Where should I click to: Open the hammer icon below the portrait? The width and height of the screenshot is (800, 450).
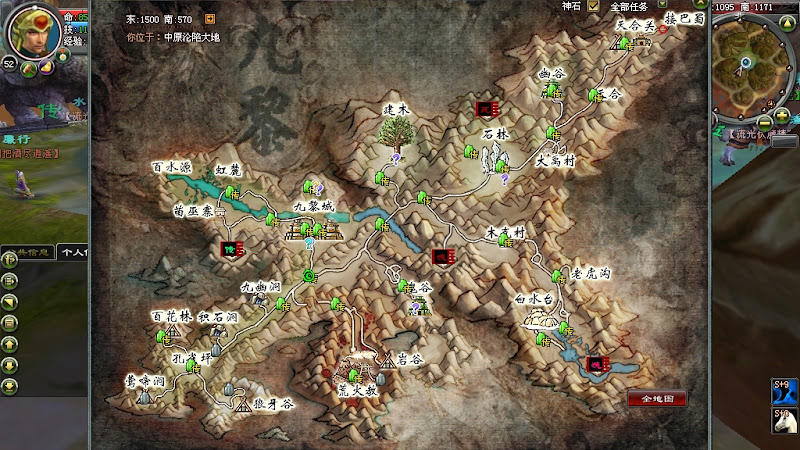(x=28, y=69)
